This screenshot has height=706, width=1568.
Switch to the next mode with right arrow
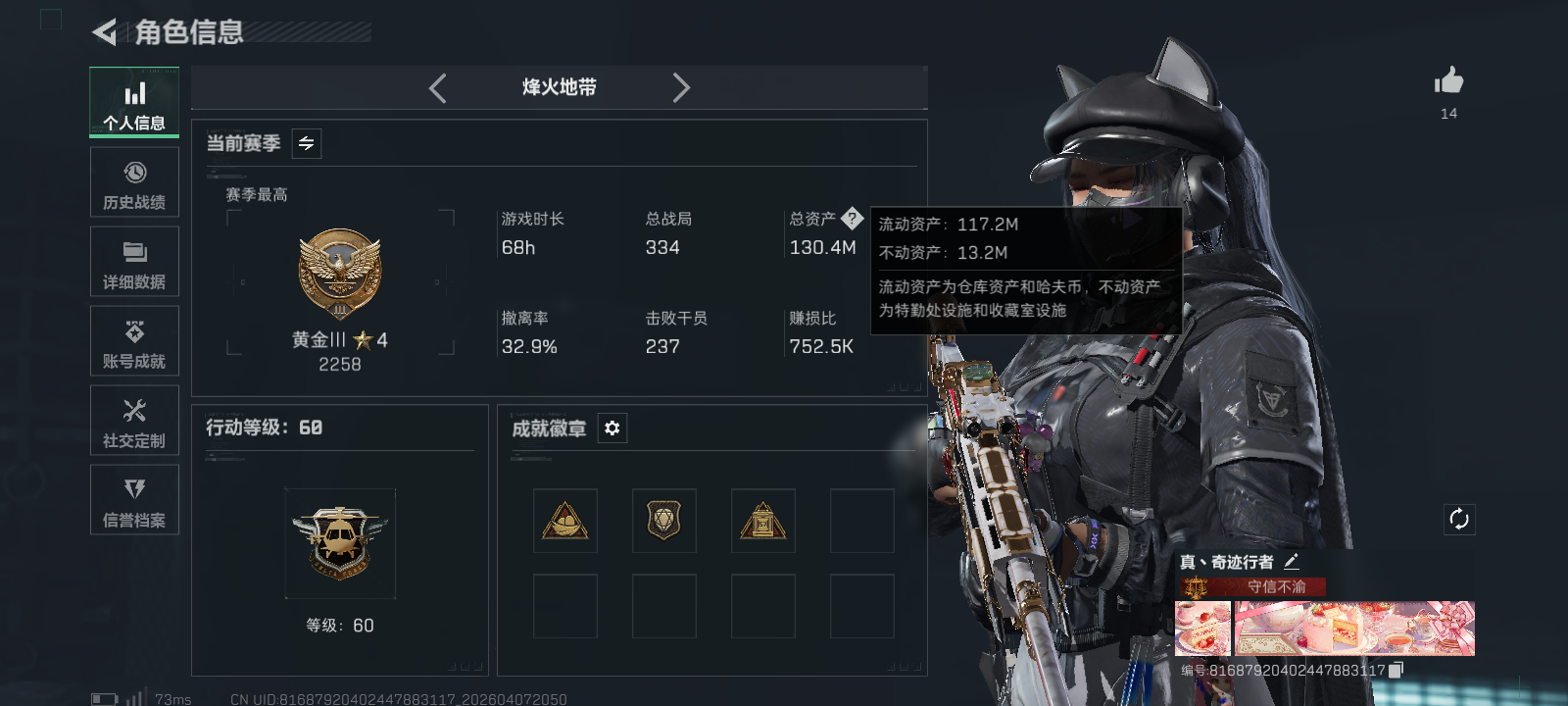pos(682,87)
